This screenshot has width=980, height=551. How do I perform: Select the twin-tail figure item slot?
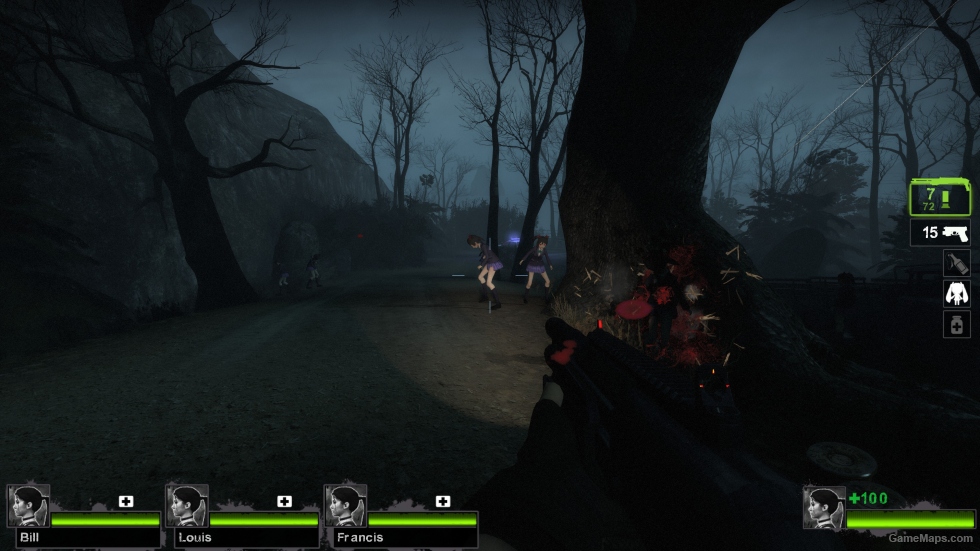(957, 294)
